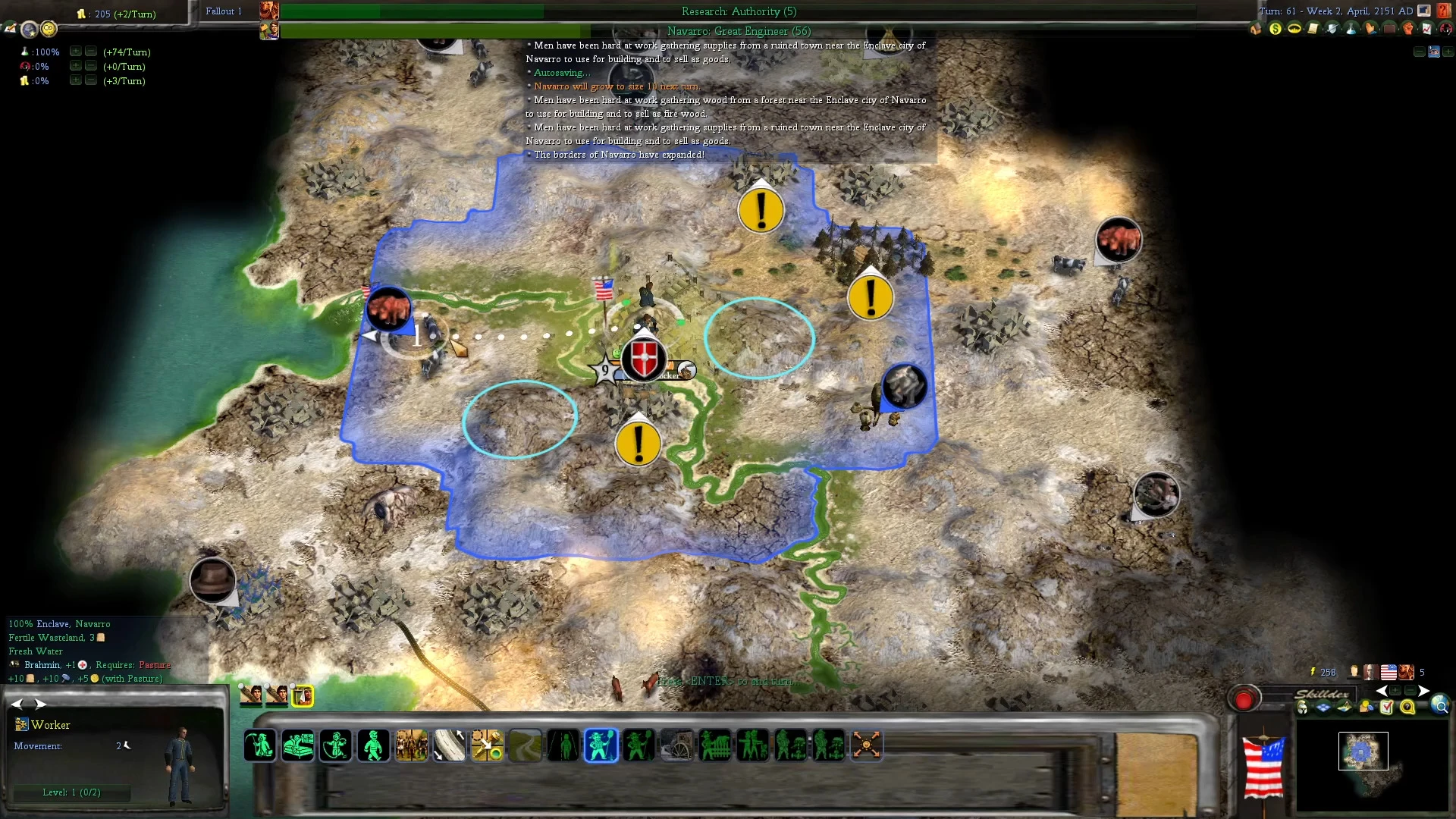1456x819 pixels.
Task: Increase the science rate with its plus button
Action: click(x=75, y=52)
